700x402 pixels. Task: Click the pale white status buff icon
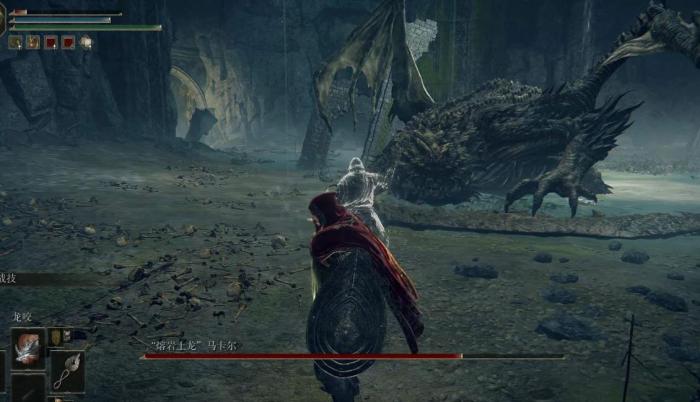[86, 42]
